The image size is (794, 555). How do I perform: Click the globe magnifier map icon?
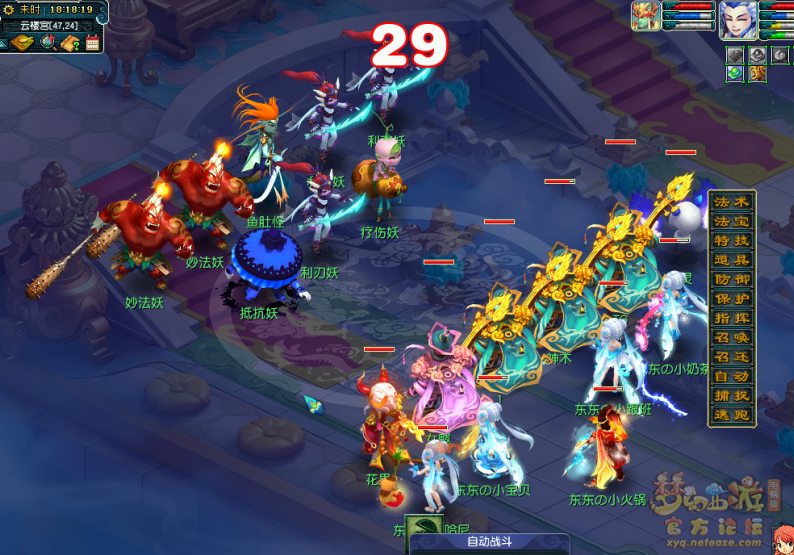coord(48,43)
